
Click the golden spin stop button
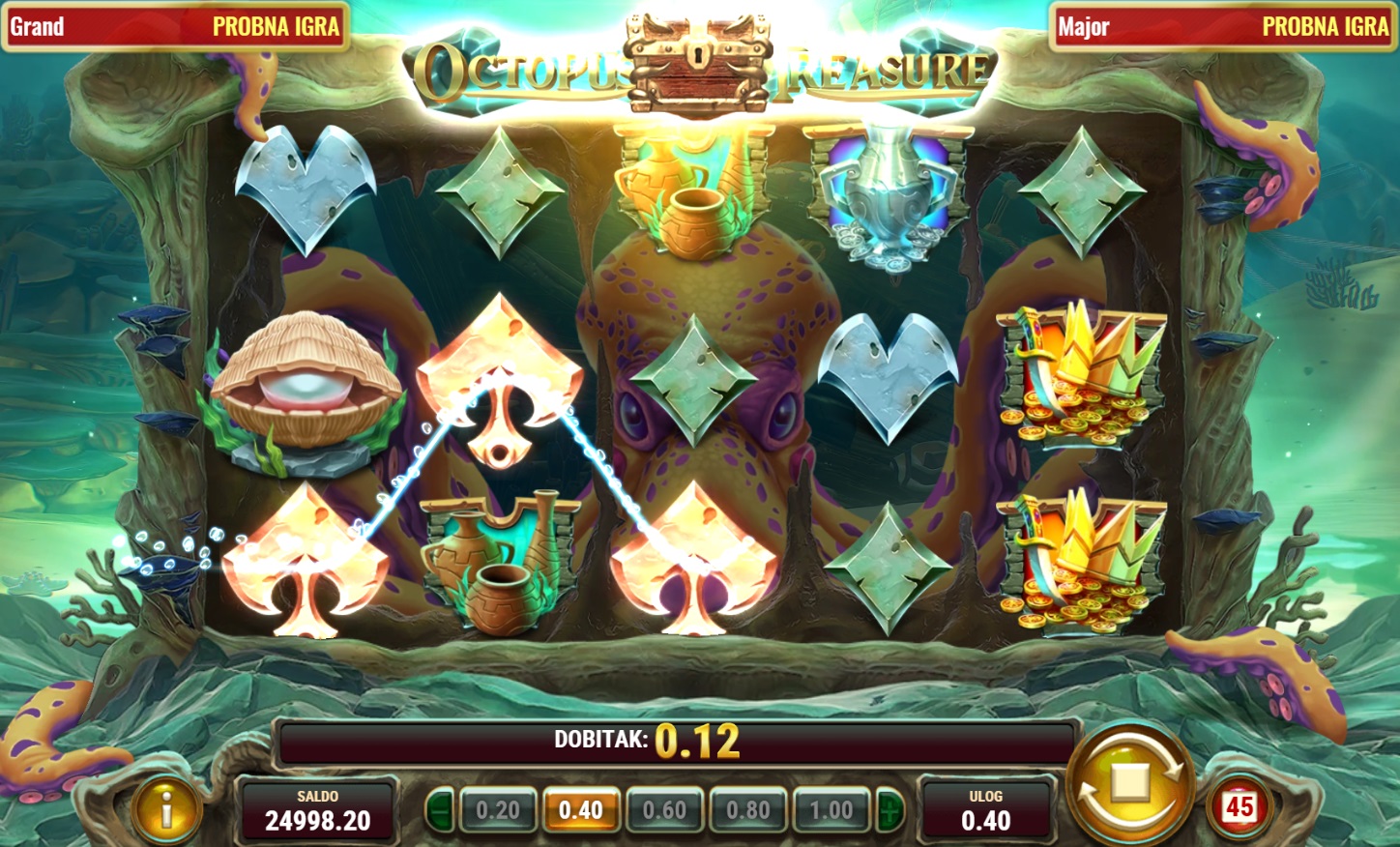tap(1130, 783)
